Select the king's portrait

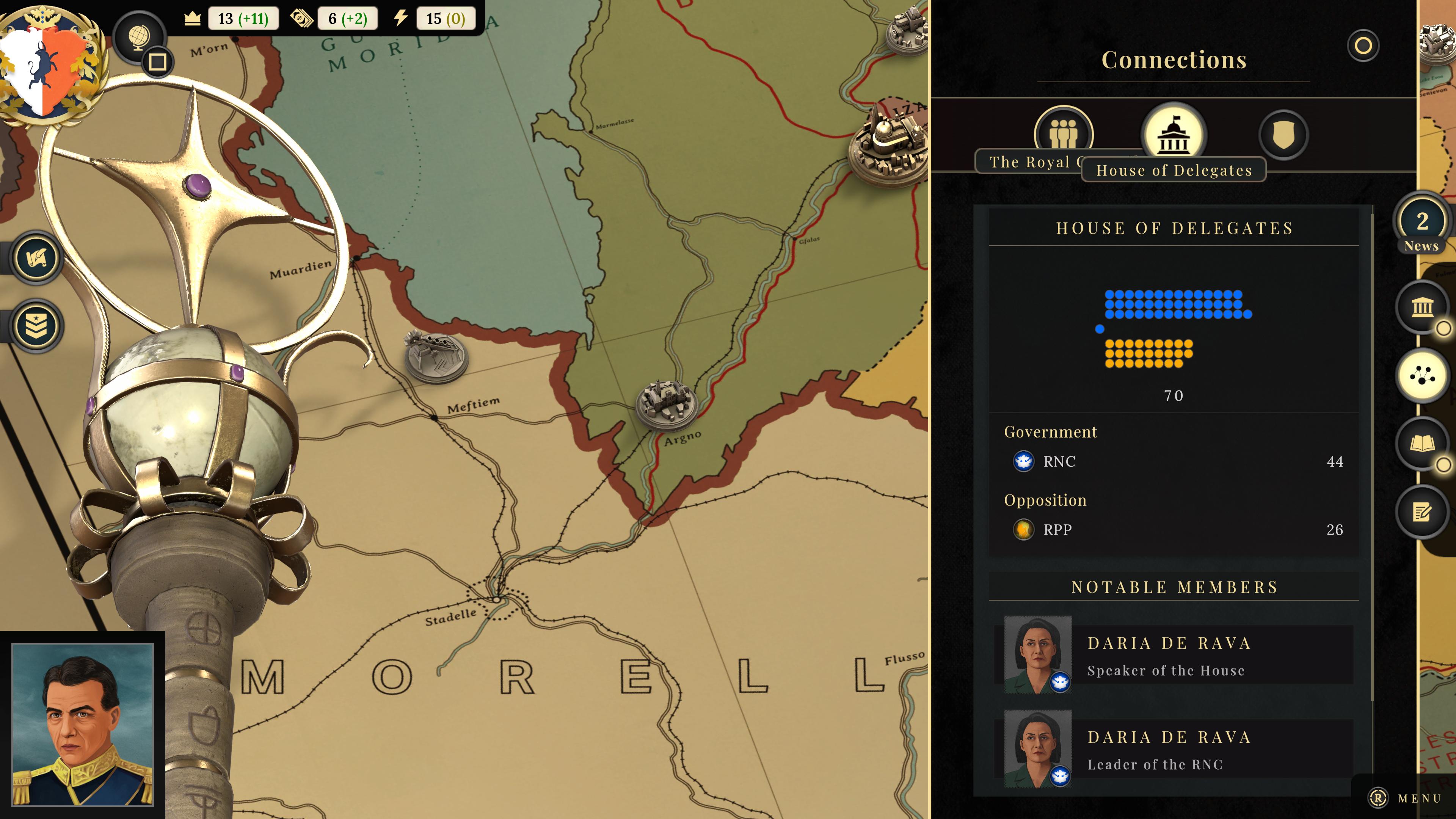(x=83, y=724)
